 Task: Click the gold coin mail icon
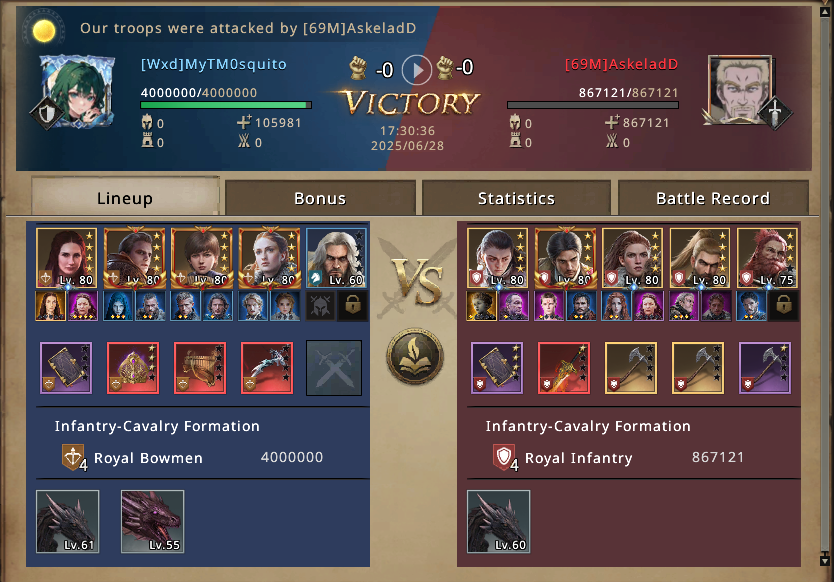43,30
